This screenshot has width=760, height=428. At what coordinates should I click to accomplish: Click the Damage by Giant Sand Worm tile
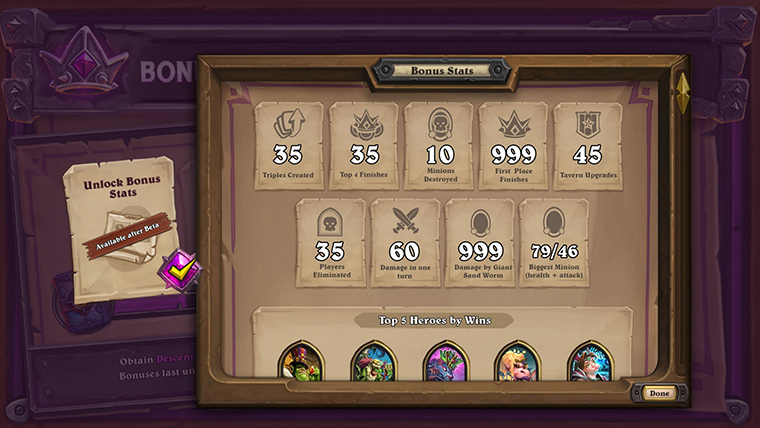480,243
